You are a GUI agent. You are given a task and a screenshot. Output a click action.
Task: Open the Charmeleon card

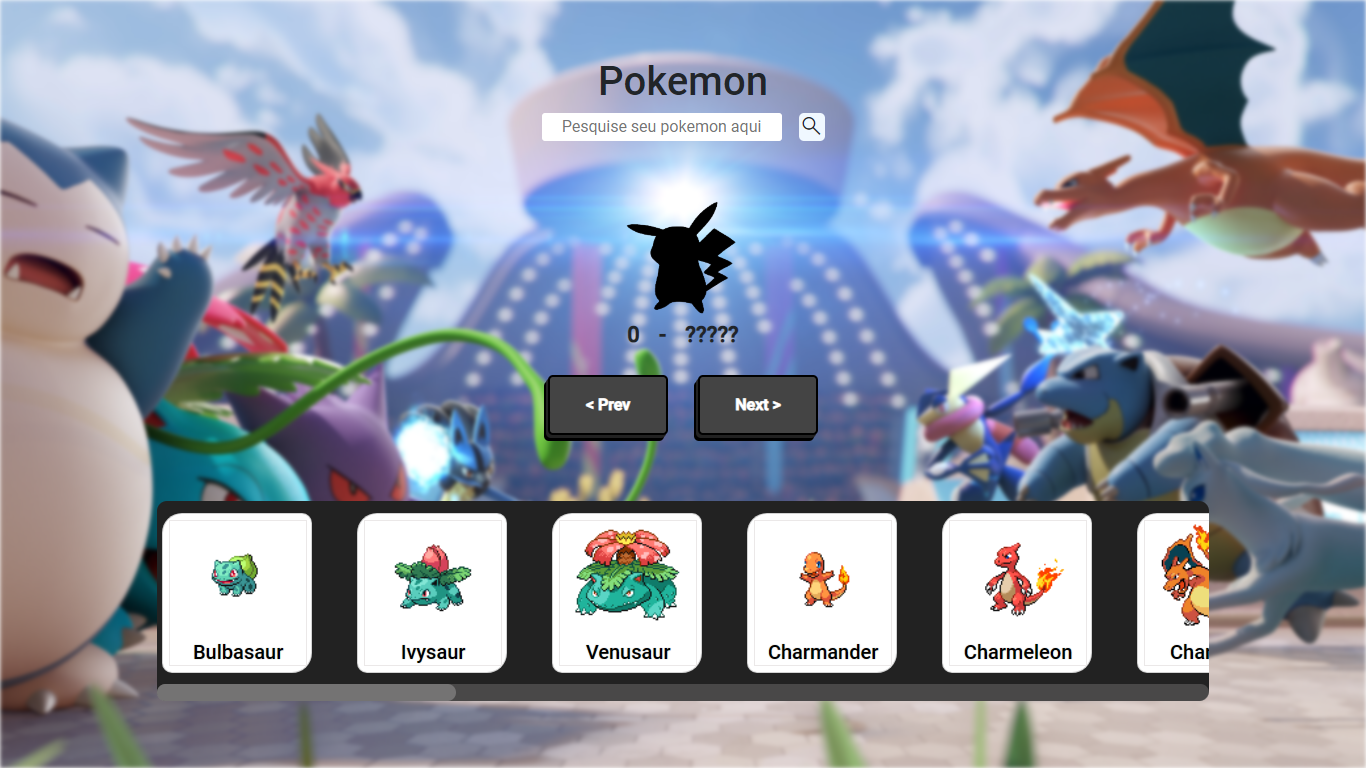pos(1016,593)
